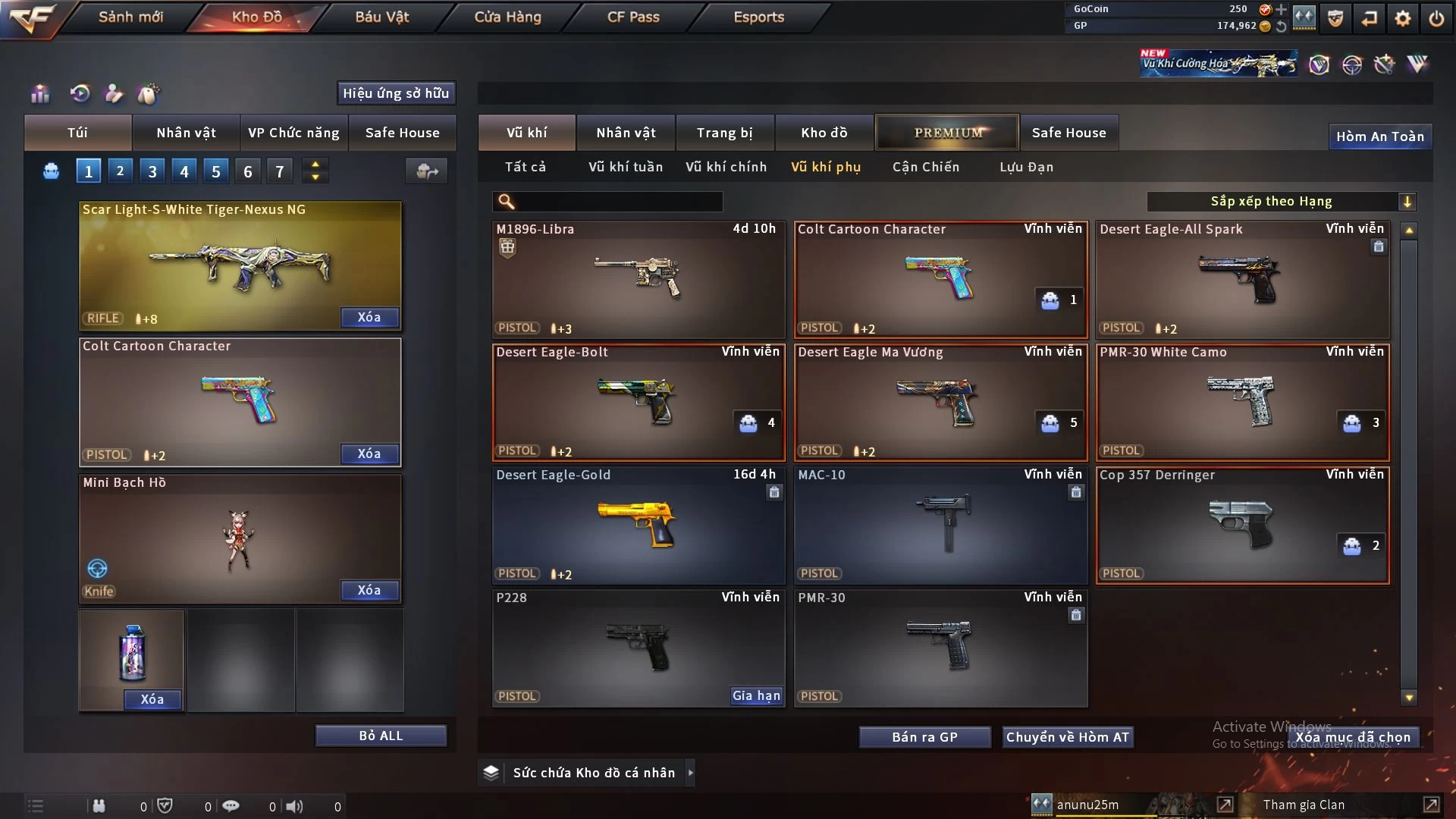
Task: Go to the Sảnh mới lobby tab
Action: pos(130,17)
